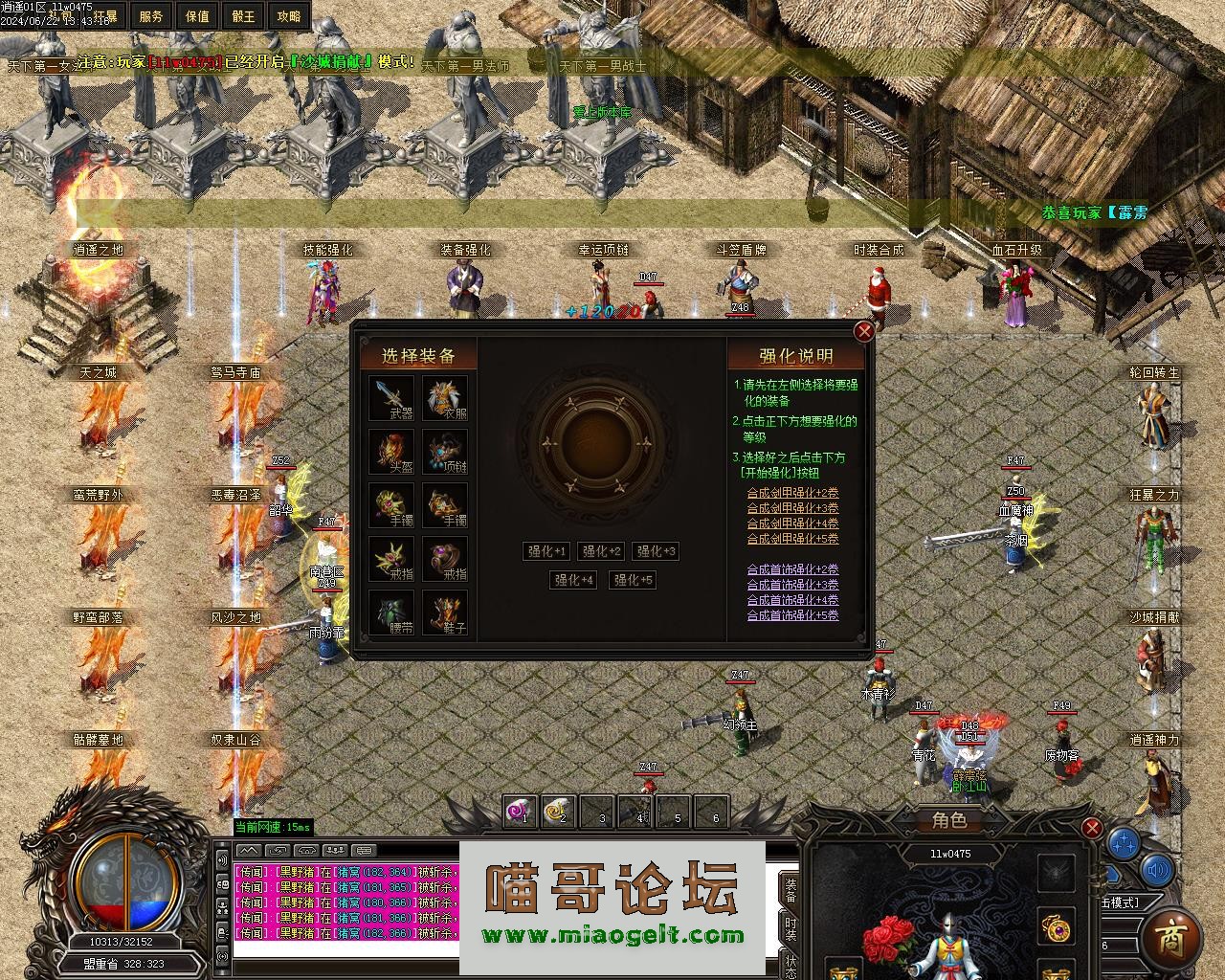This screenshot has height=980, width=1225.
Task: Open the 攻略 guide menu
Action: (288, 16)
